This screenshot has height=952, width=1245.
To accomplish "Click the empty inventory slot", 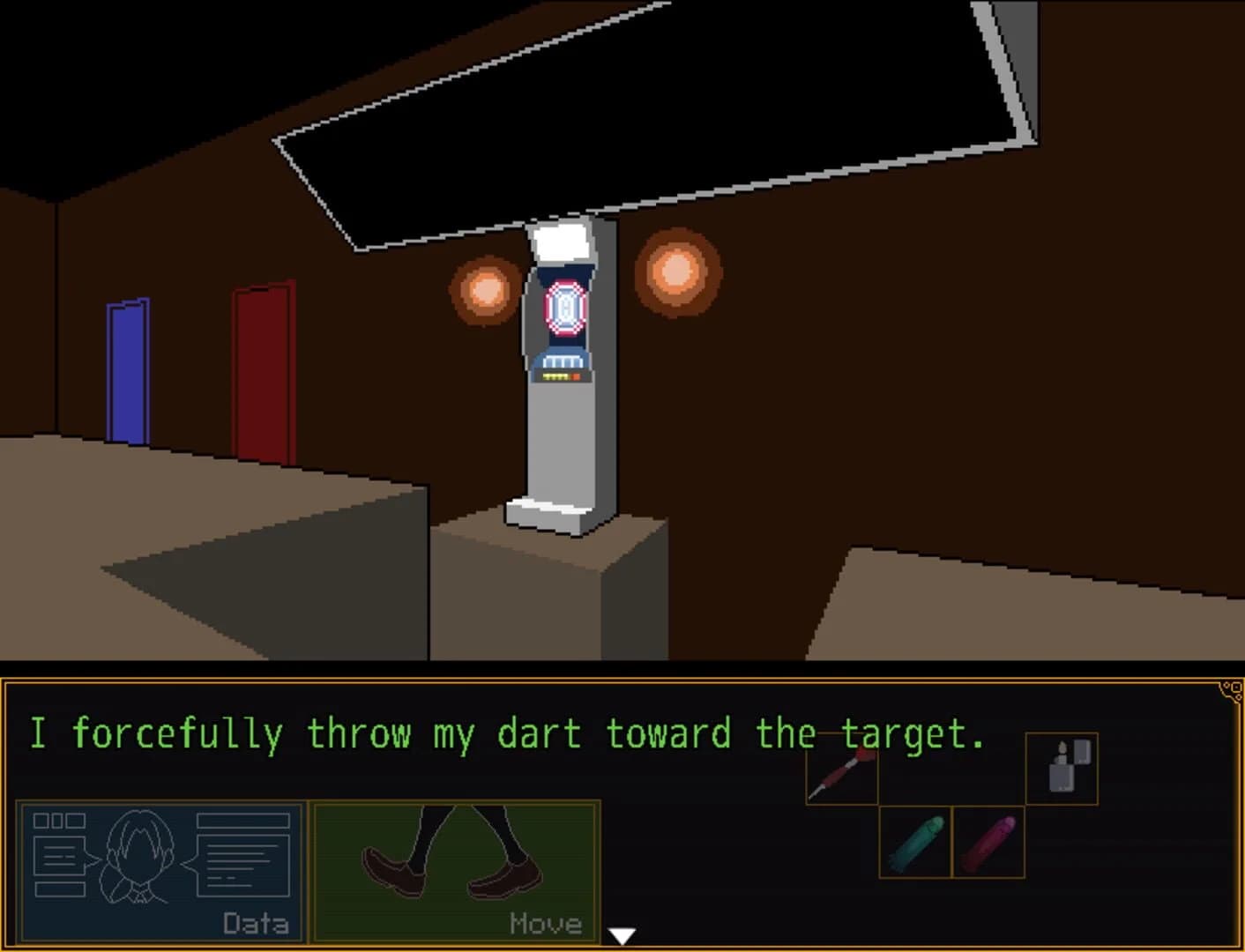I will (952, 769).
